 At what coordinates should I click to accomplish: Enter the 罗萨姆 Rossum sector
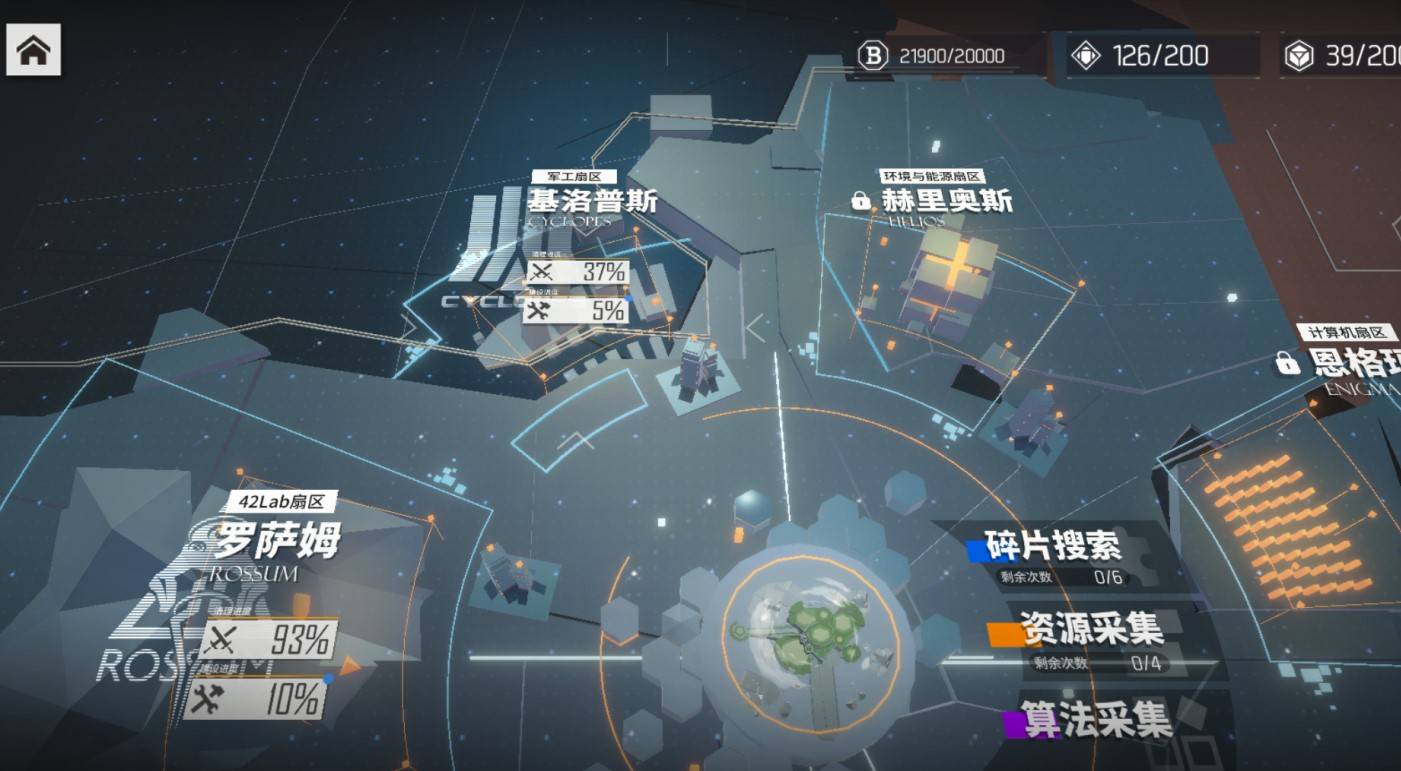(x=275, y=542)
